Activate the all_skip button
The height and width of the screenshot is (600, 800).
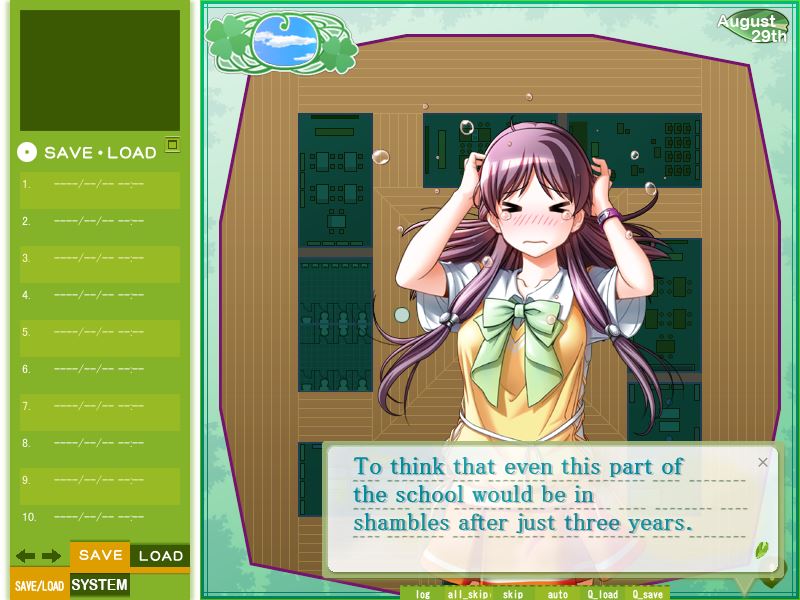[467, 594]
